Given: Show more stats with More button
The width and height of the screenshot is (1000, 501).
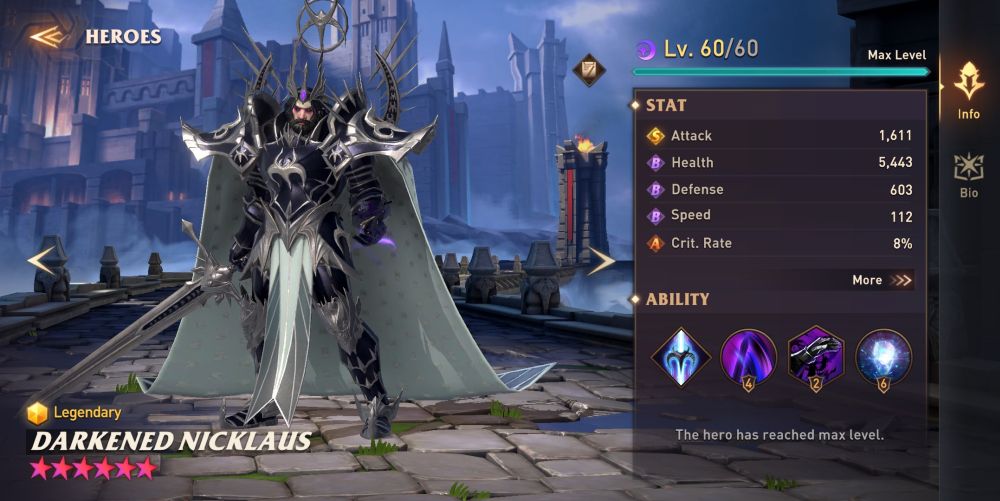Looking at the screenshot, I should (x=881, y=280).
